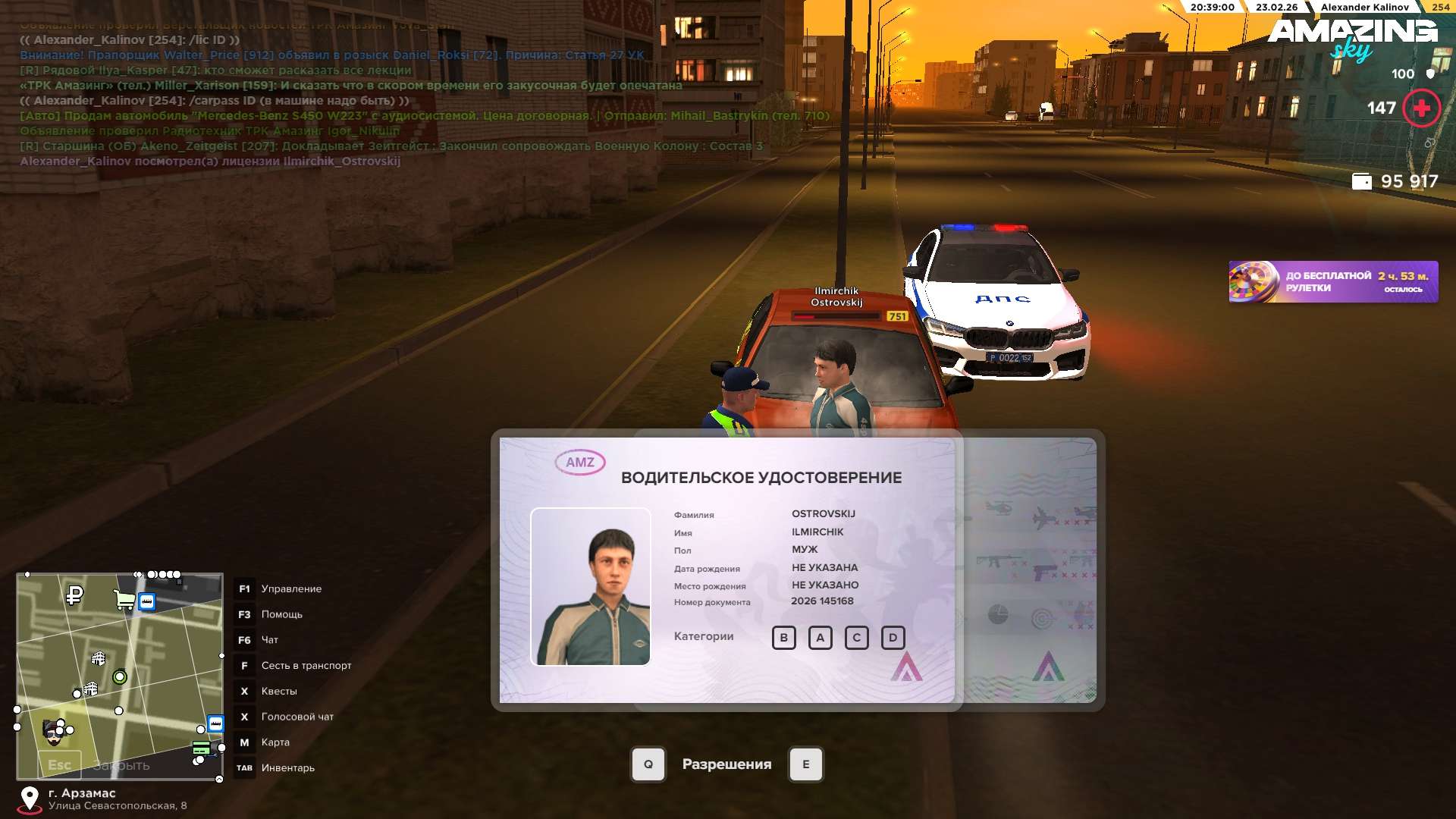
Task: Select category A on the driver's license
Action: tap(820, 638)
